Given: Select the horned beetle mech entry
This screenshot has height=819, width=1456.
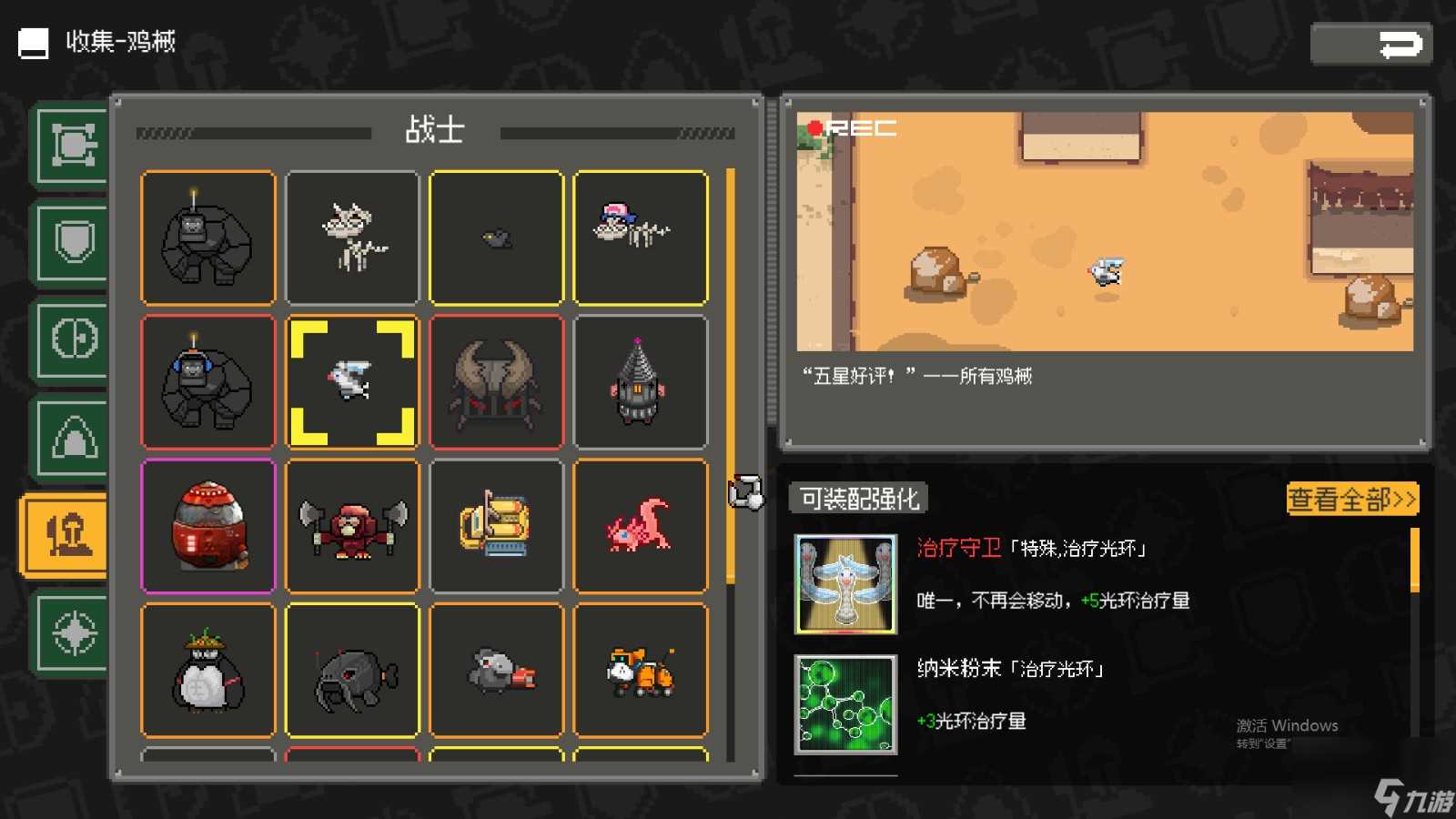Looking at the screenshot, I should coord(496,380).
